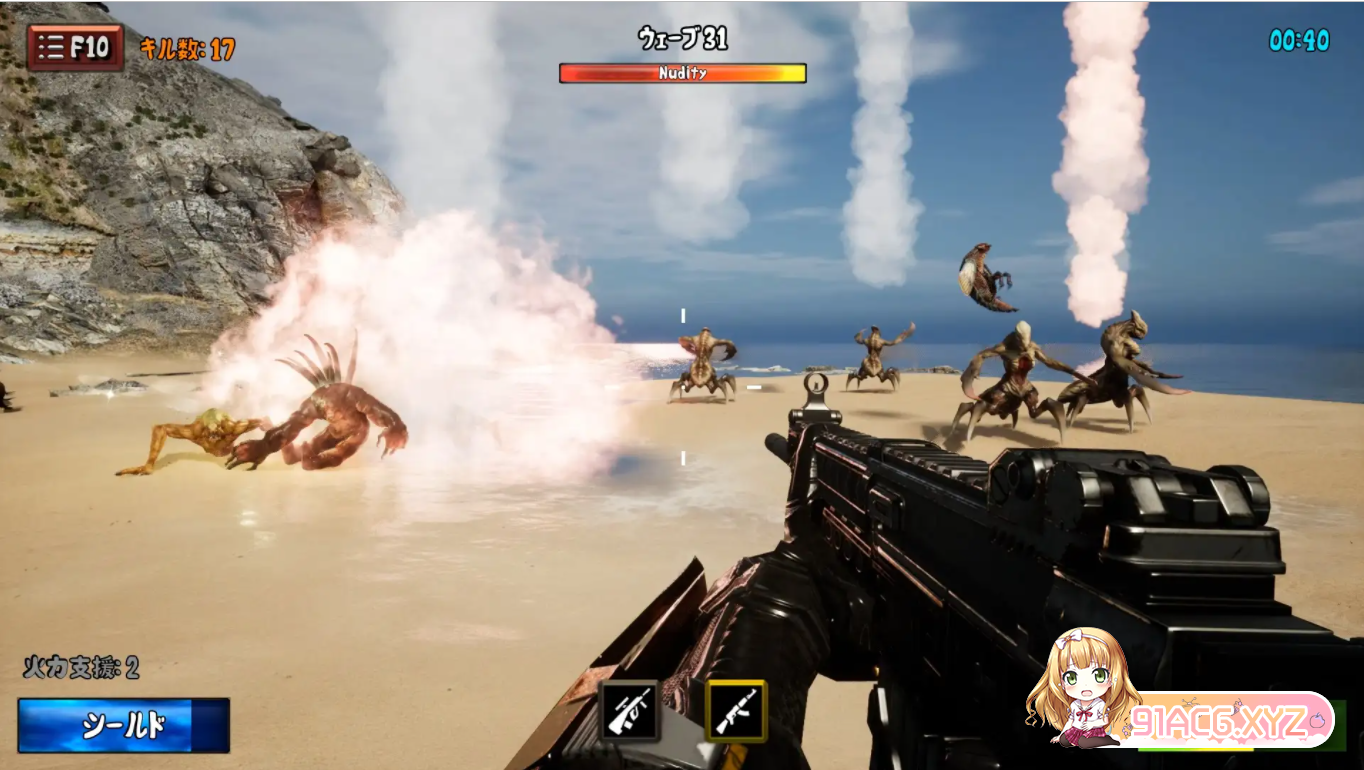Activate the blue シールド shield button
The height and width of the screenshot is (770, 1364).
(123, 725)
